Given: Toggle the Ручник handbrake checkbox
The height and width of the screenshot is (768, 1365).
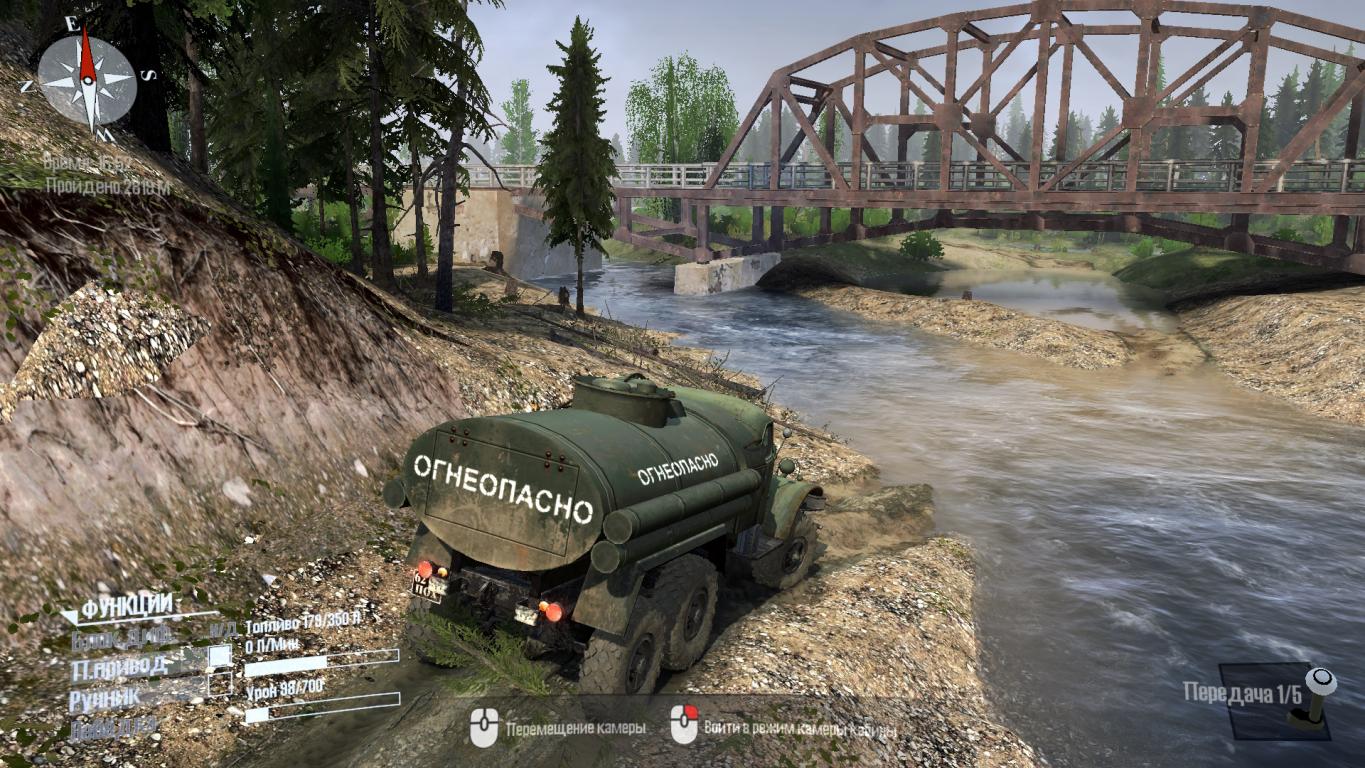Looking at the screenshot, I should (219, 685).
